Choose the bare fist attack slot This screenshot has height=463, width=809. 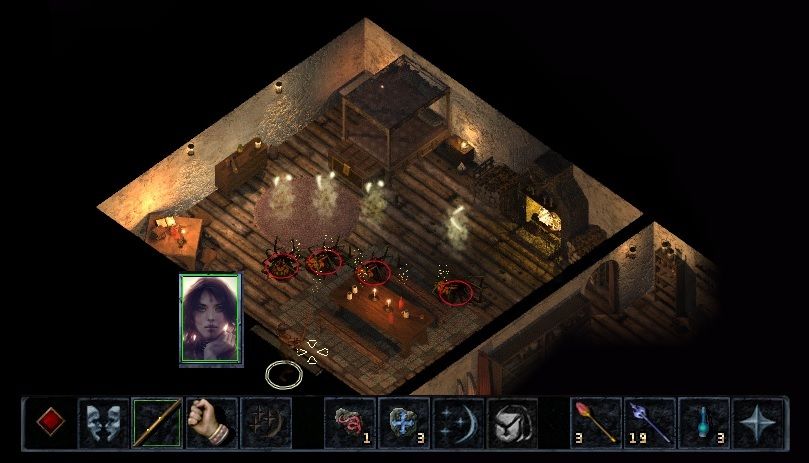pos(211,422)
